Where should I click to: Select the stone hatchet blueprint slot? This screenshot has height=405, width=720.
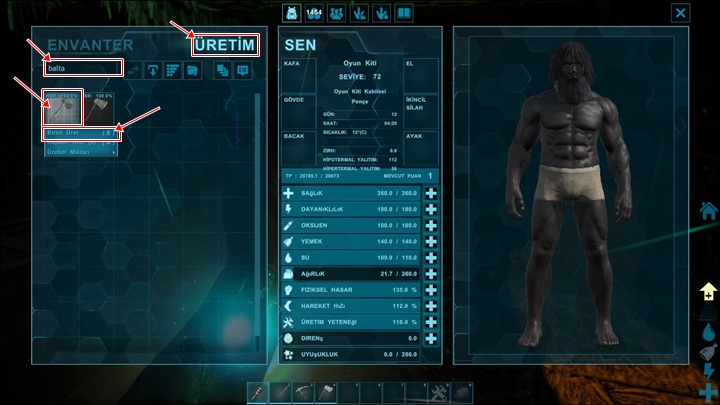coord(62,107)
